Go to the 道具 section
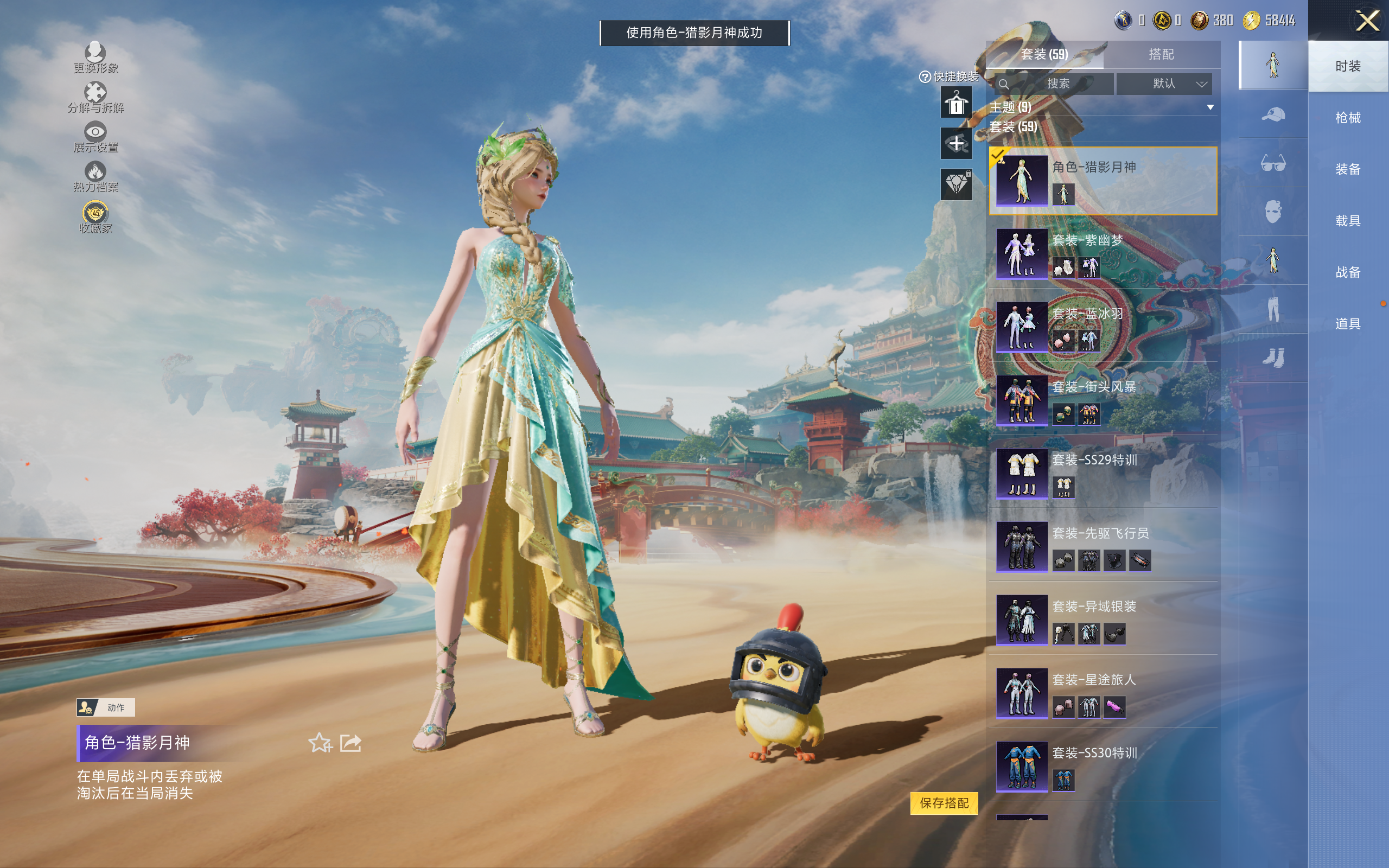1389x868 pixels. [1347, 324]
